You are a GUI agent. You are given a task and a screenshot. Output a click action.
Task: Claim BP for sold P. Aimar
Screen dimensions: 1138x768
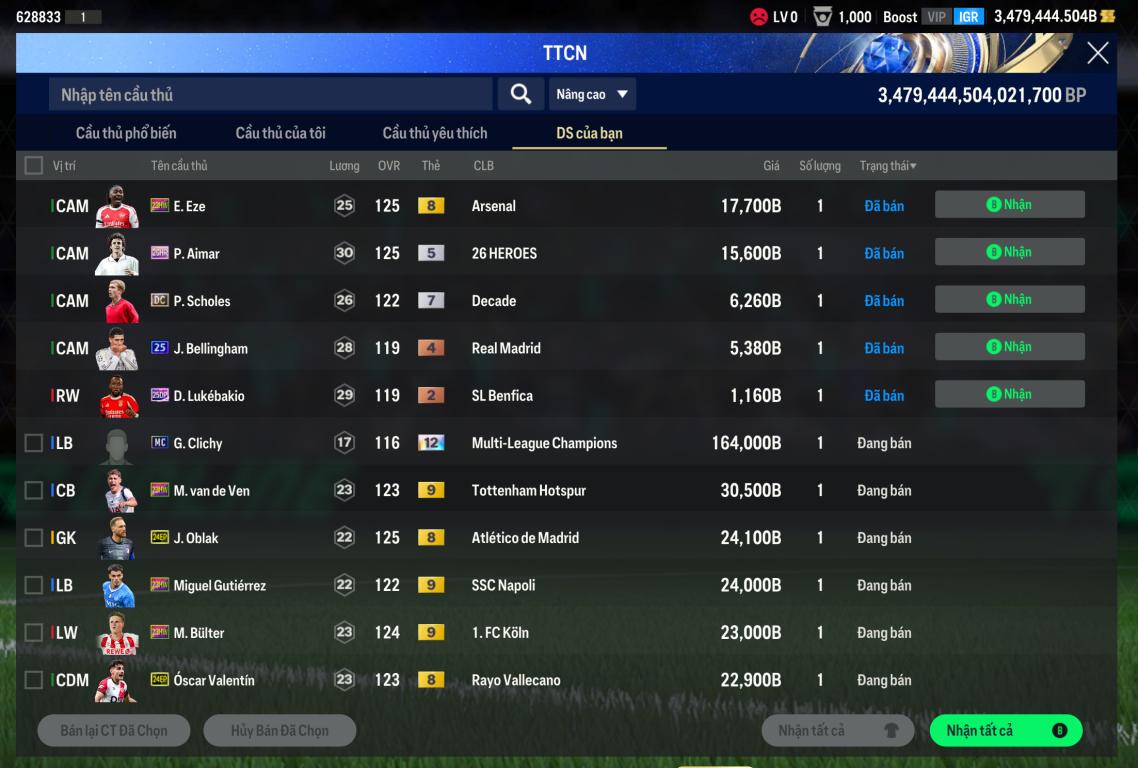pos(1009,252)
